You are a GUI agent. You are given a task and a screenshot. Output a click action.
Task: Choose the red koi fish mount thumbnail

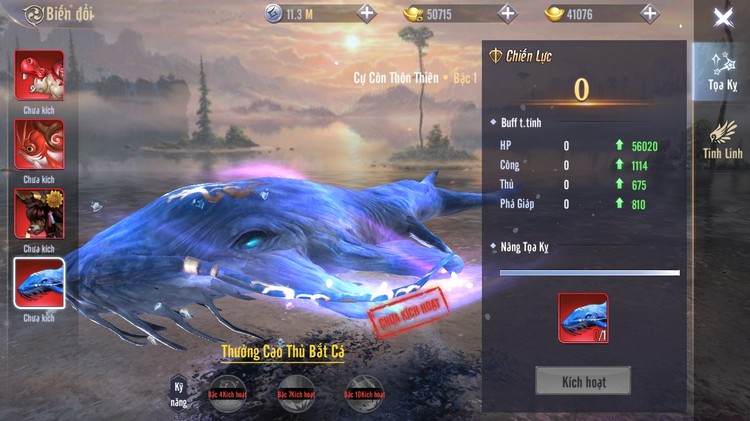tap(39, 144)
